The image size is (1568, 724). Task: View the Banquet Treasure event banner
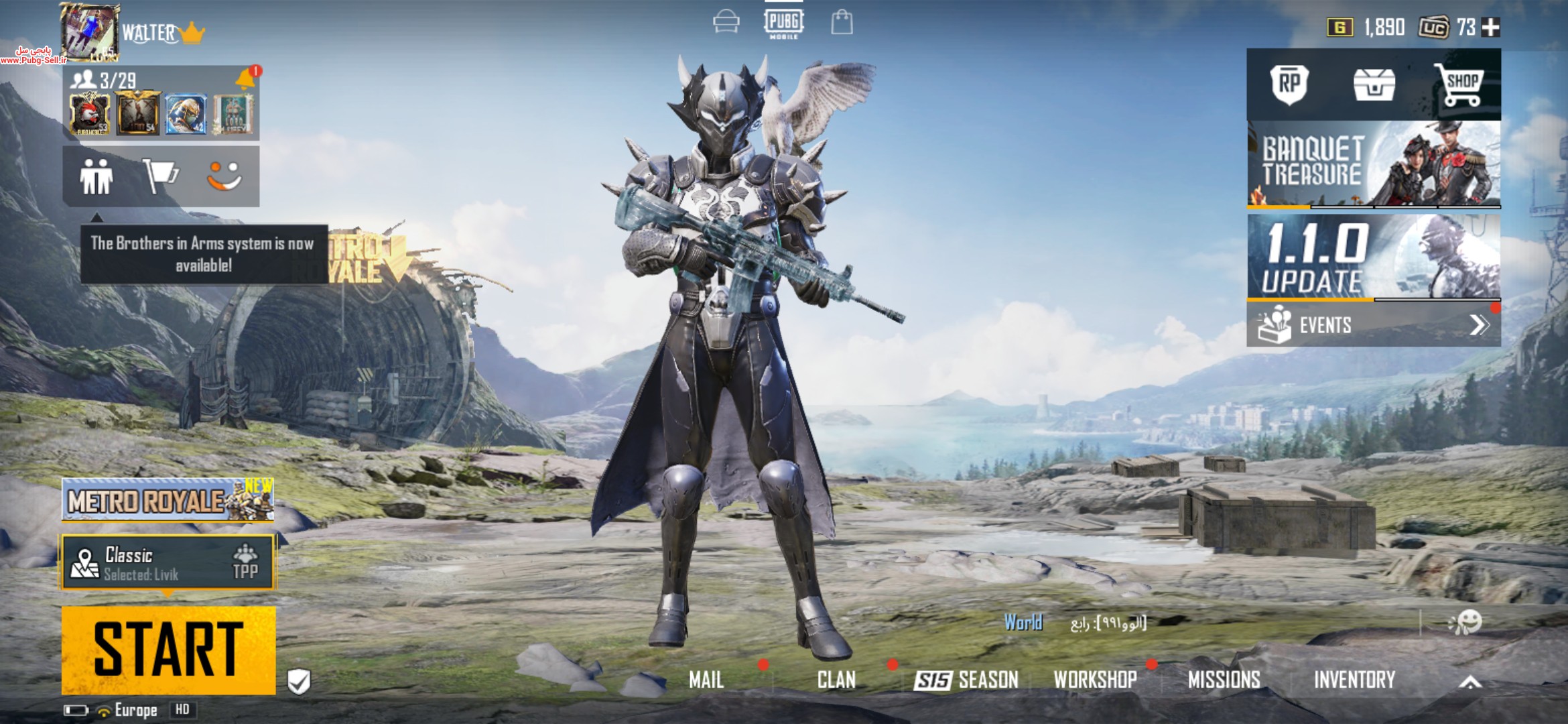tap(1373, 164)
